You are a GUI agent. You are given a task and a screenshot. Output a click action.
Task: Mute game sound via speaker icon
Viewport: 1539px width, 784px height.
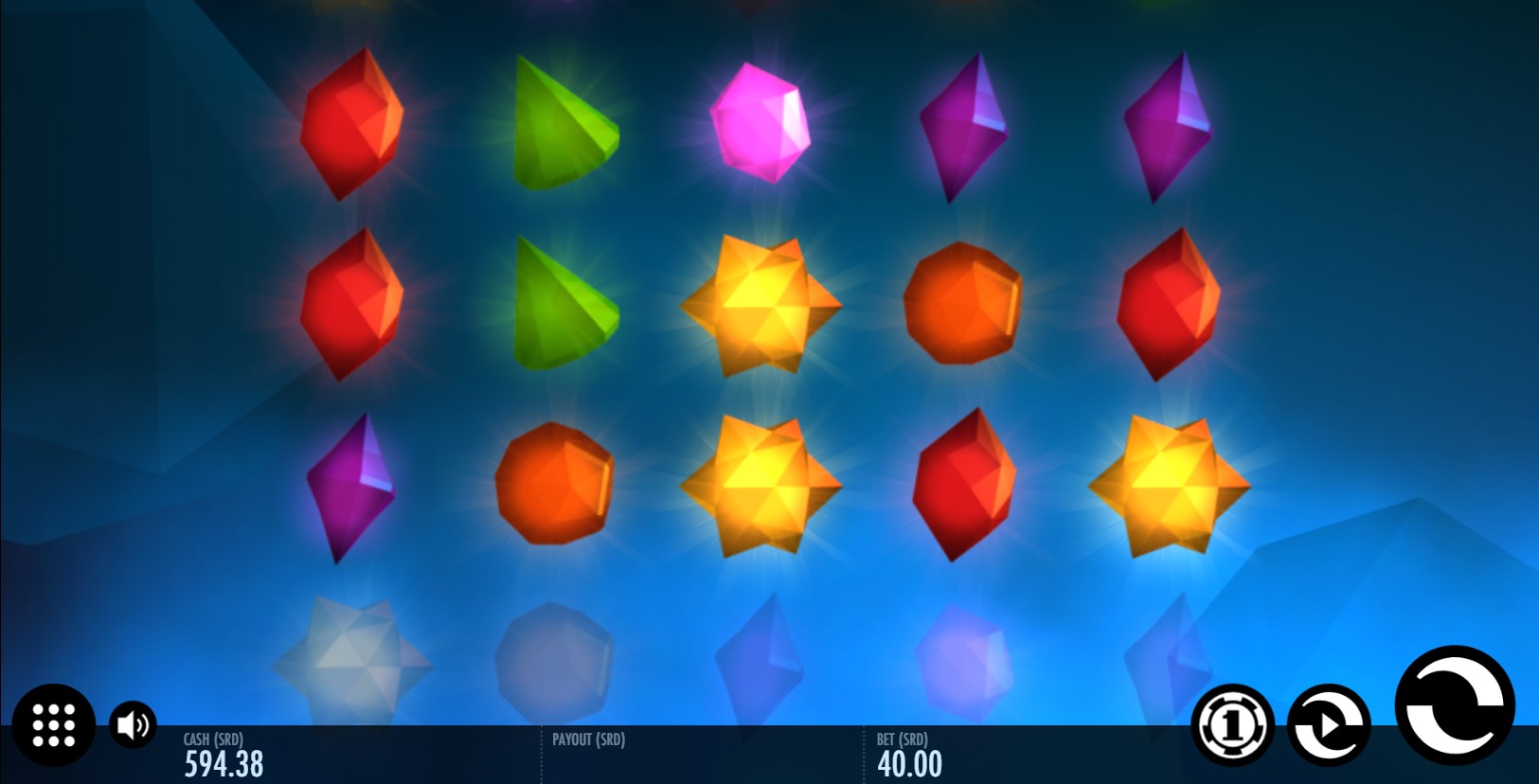[x=133, y=725]
